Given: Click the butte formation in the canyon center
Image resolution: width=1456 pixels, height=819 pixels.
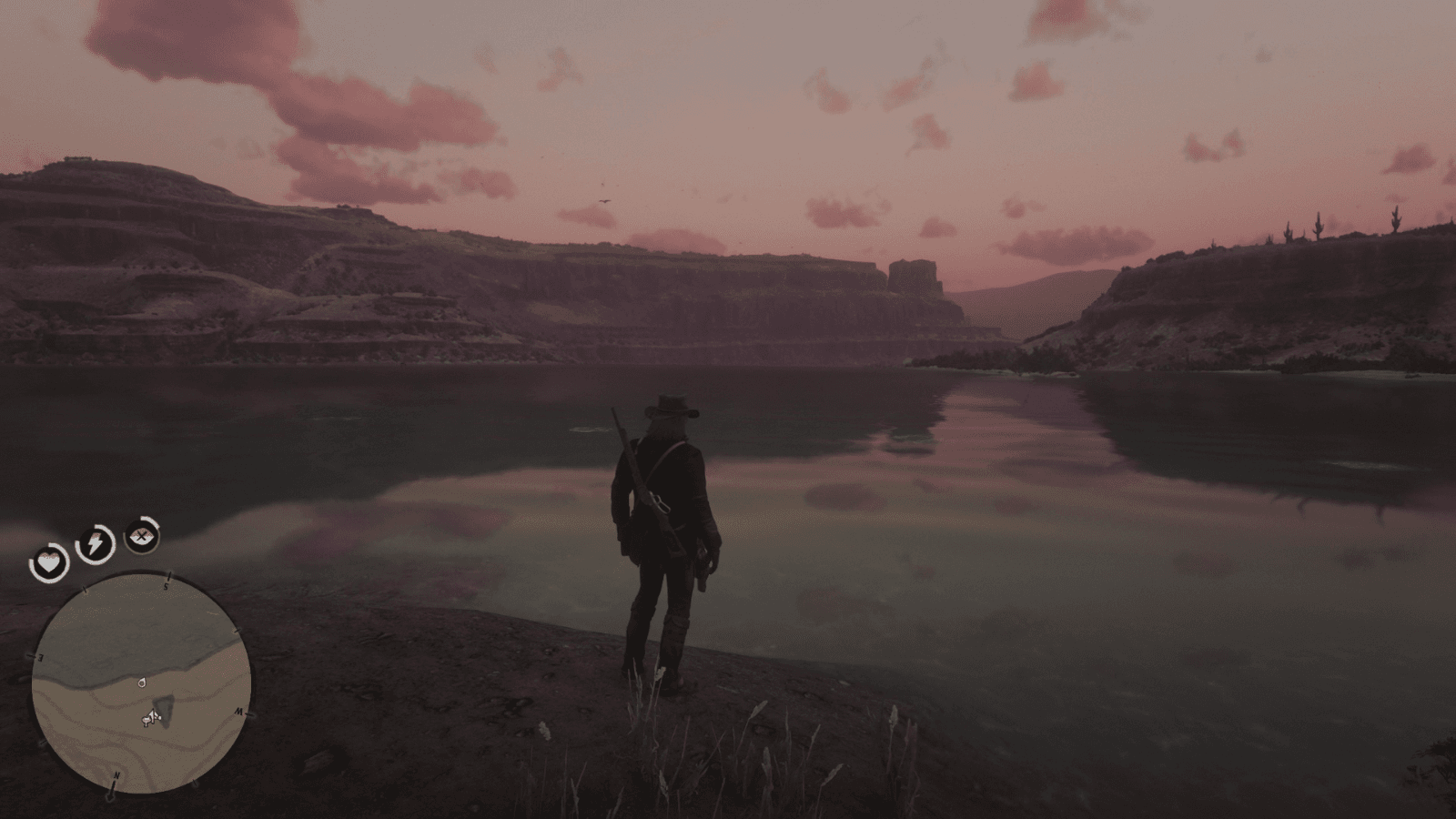Looking at the screenshot, I should [913, 275].
